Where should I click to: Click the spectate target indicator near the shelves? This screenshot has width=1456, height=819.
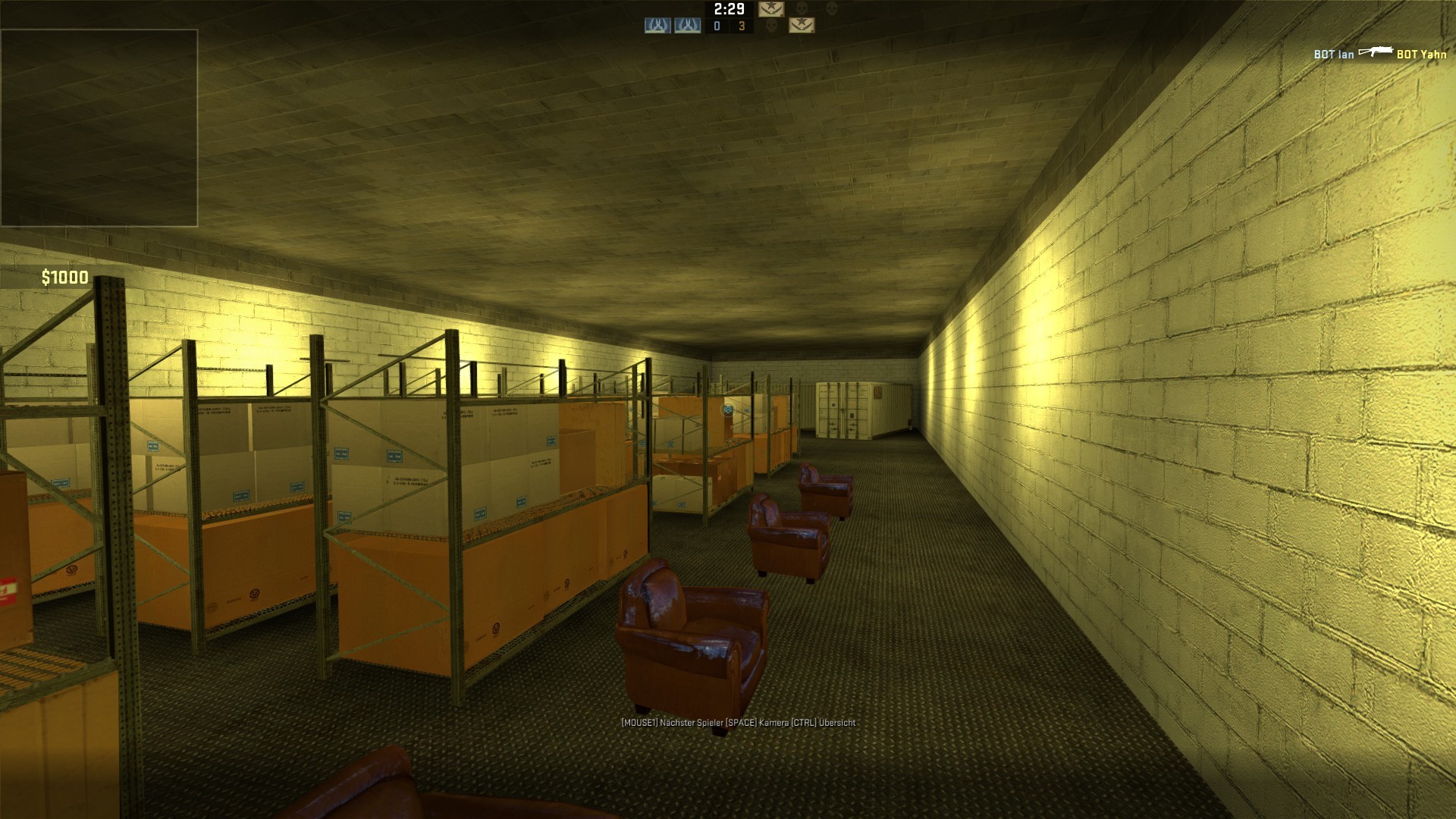[x=727, y=408]
